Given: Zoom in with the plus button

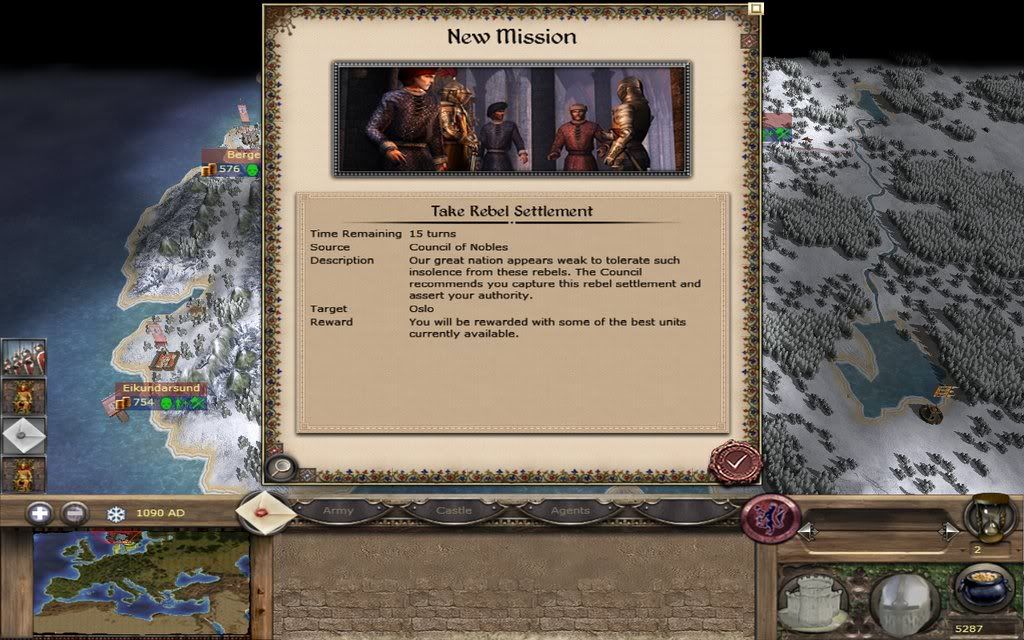Looking at the screenshot, I should pyautogui.click(x=40, y=514).
